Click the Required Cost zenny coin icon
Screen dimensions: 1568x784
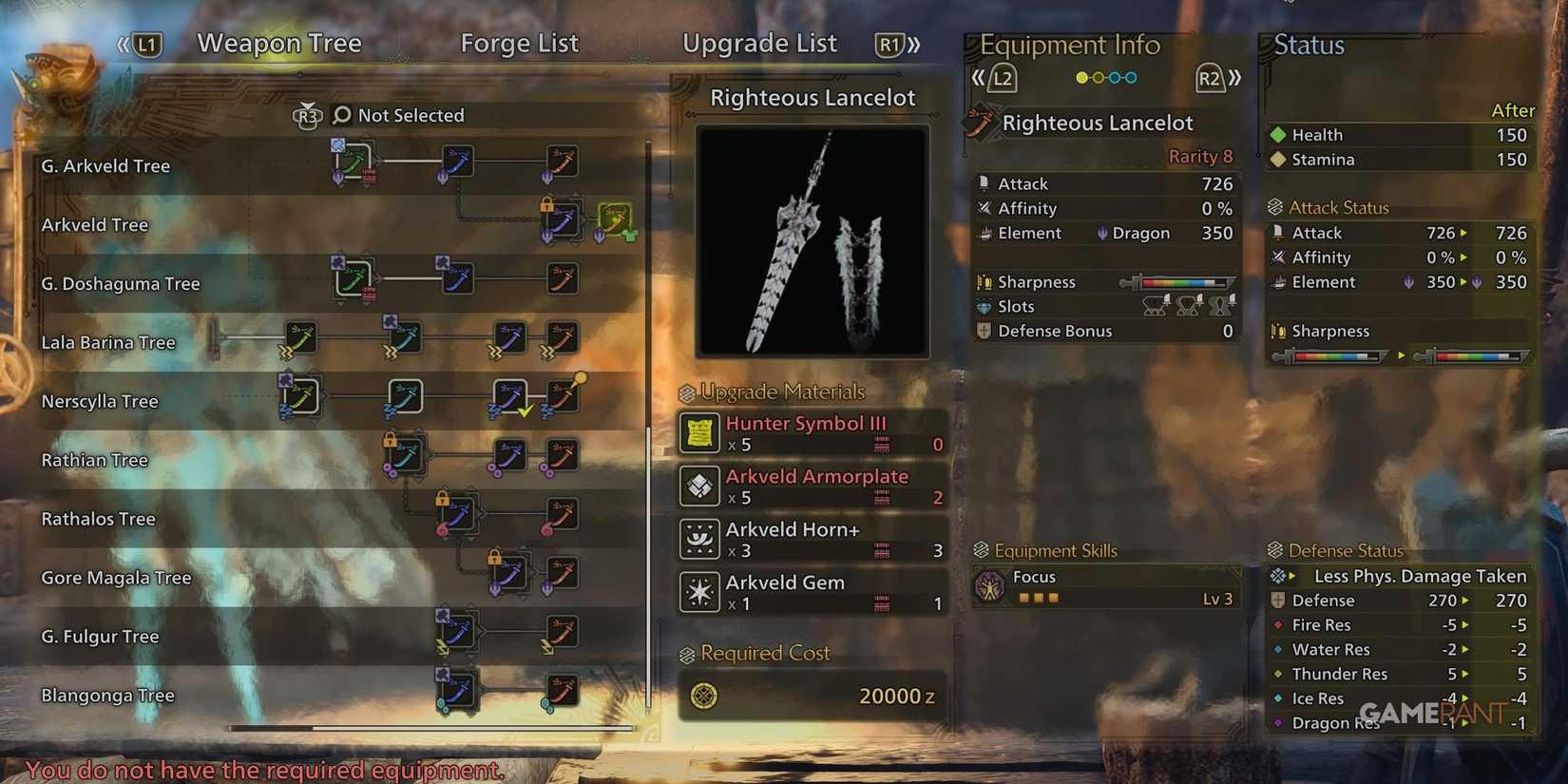[x=705, y=696]
